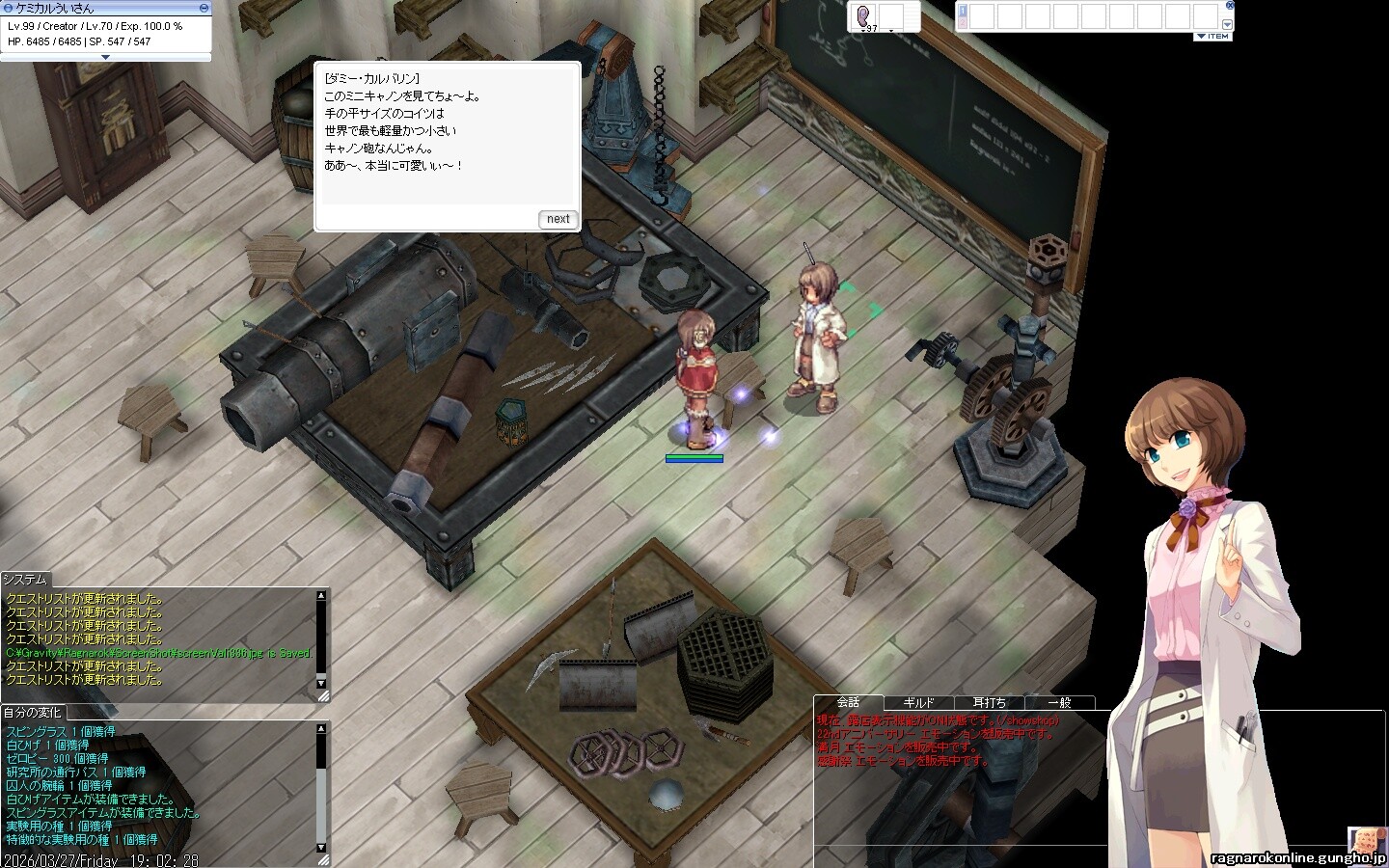The image size is (1389, 868).
Task: Click the next button in the dialogue box
Action: click(x=558, y=219)
